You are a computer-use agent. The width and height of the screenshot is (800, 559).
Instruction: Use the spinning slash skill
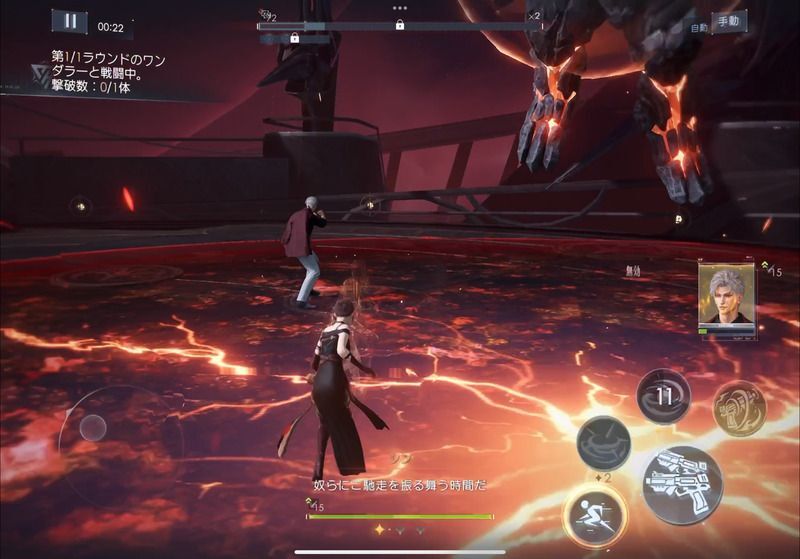(x=603, y=443)
